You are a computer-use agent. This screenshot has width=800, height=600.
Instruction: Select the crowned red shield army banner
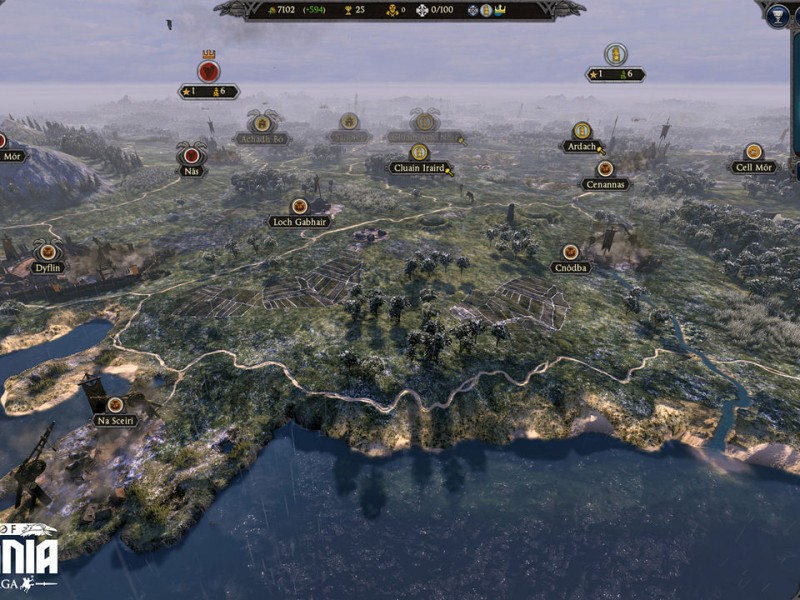(208, 71)
